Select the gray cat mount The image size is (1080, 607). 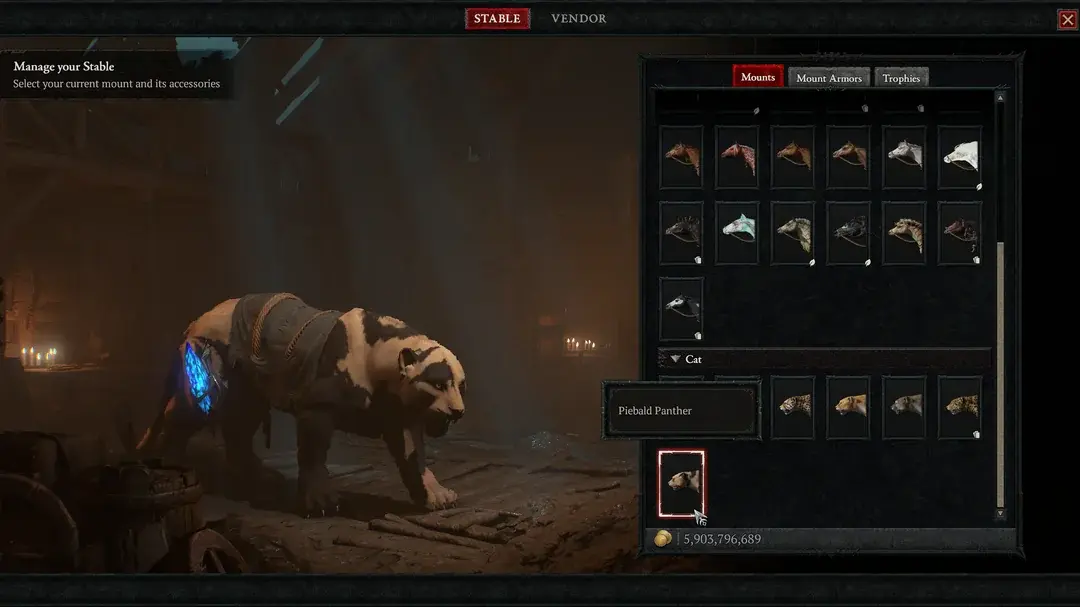[904, 407]
